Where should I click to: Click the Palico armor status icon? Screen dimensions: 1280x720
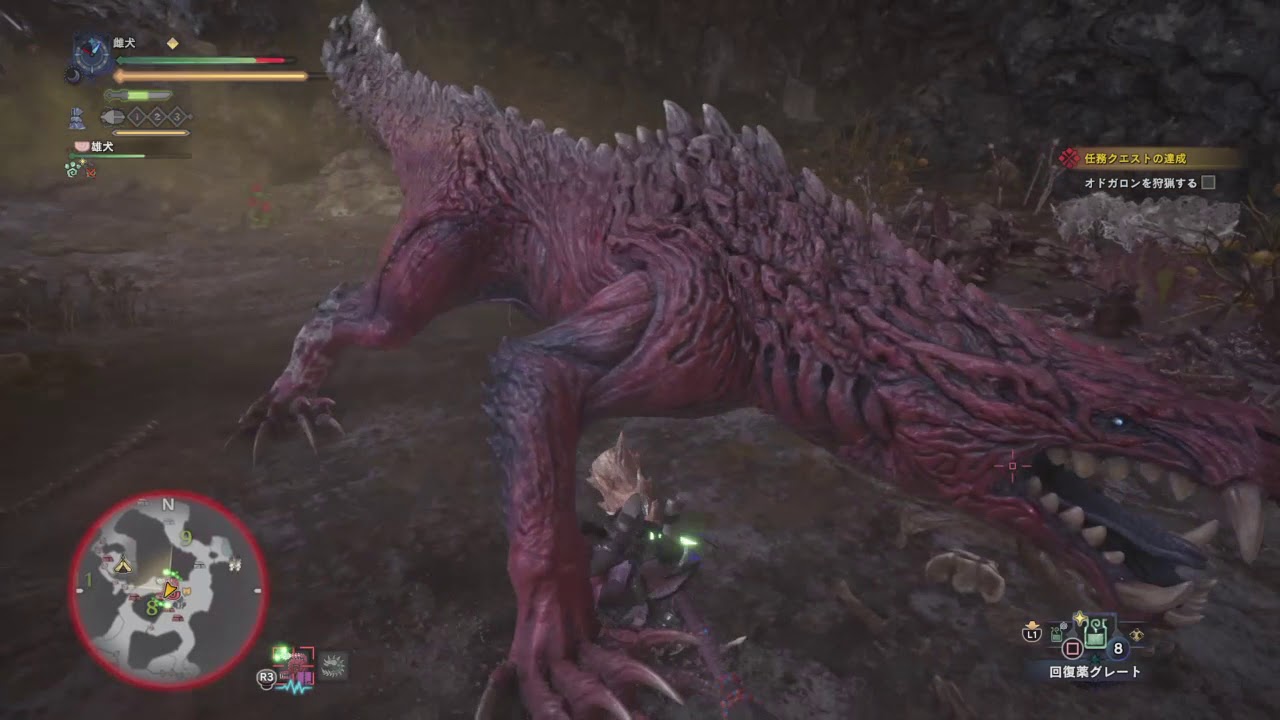click(x=77, y=117)
